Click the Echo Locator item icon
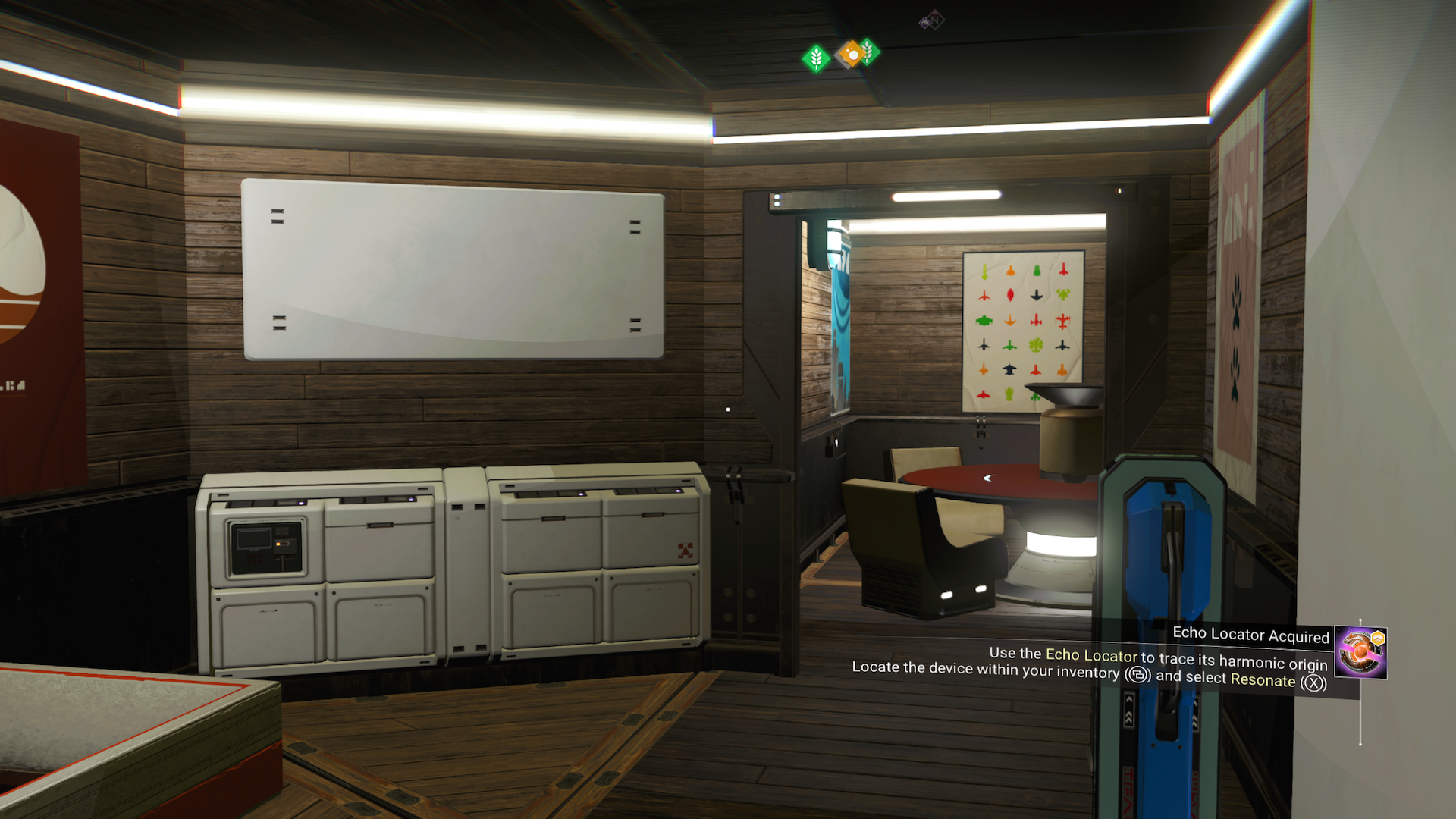 pos(1360,652)
